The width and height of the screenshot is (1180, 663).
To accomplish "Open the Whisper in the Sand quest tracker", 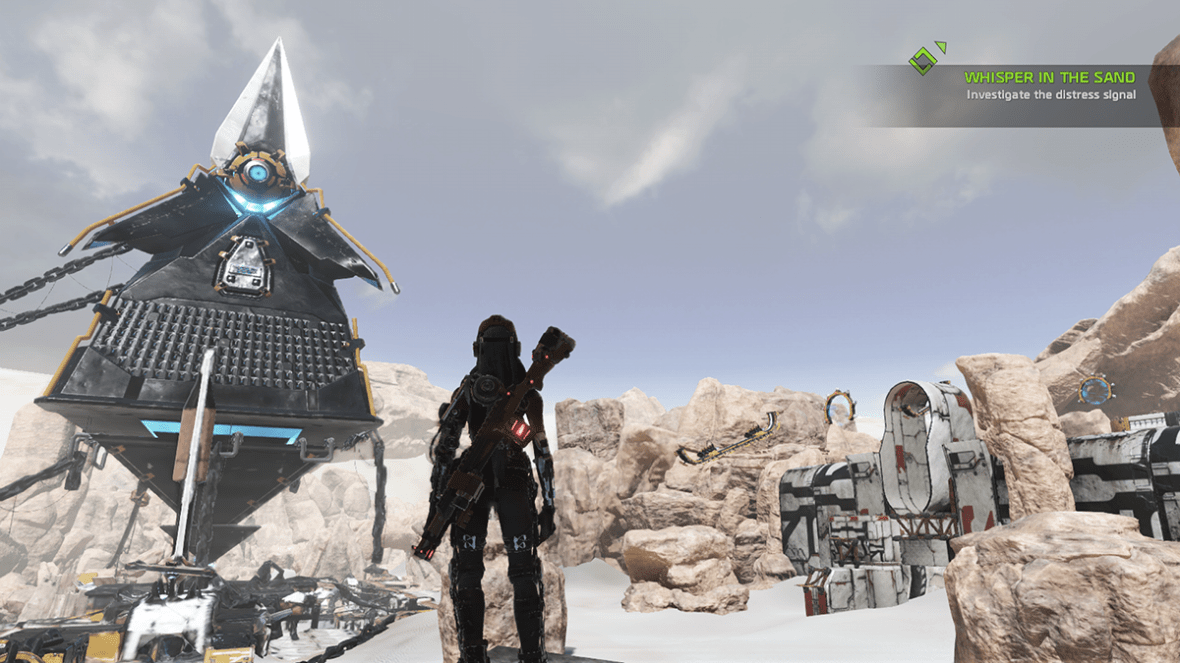I will pyautogui.click(x=1049, y=77).
